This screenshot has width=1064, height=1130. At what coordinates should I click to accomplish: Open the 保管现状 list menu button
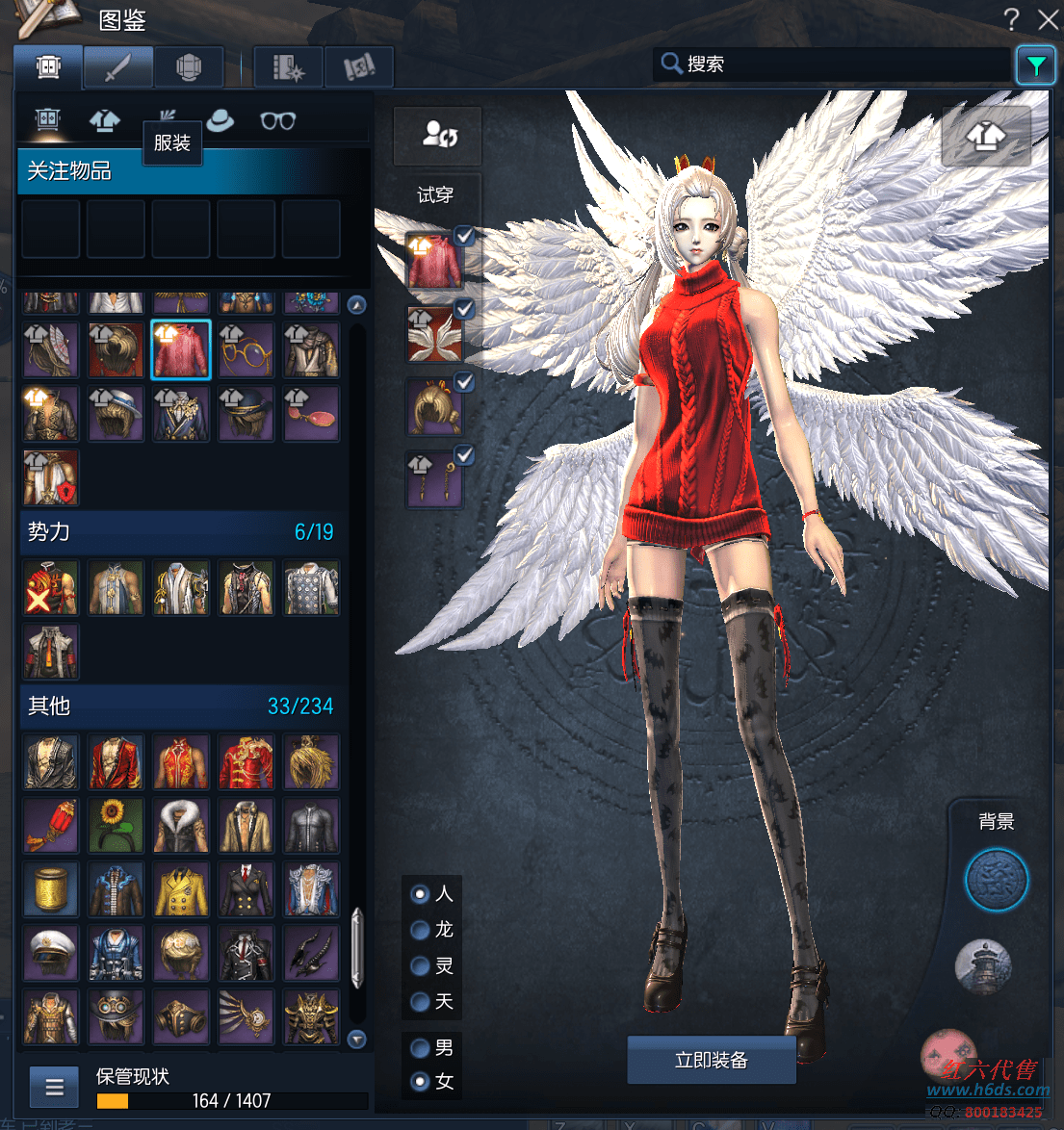[x=55, y=1088]
